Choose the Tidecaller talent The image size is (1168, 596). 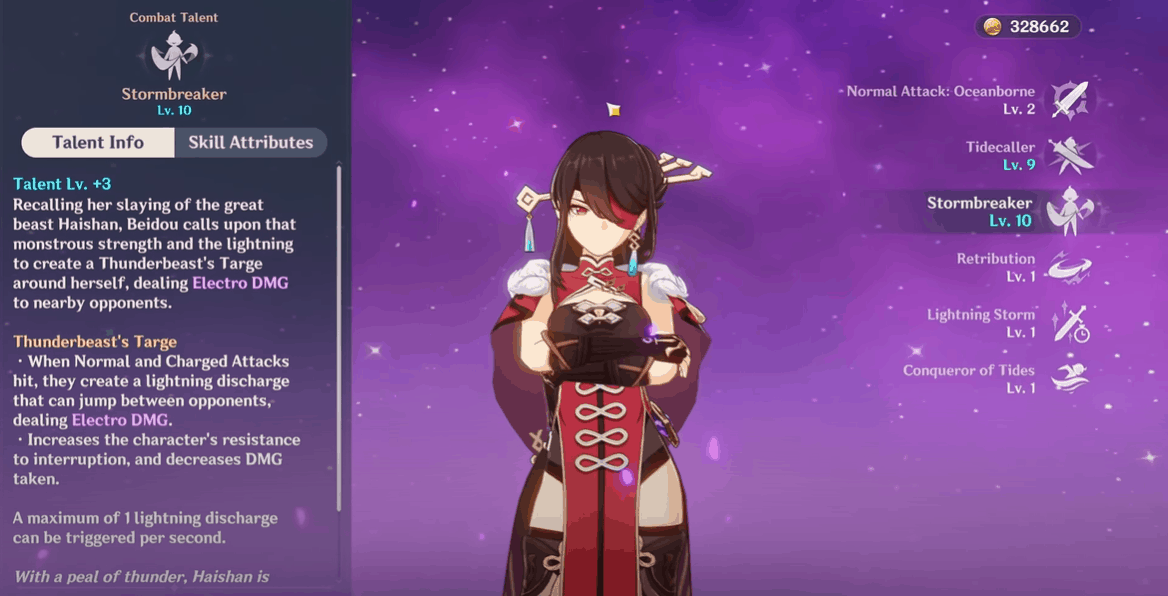tap(1069, 155)
